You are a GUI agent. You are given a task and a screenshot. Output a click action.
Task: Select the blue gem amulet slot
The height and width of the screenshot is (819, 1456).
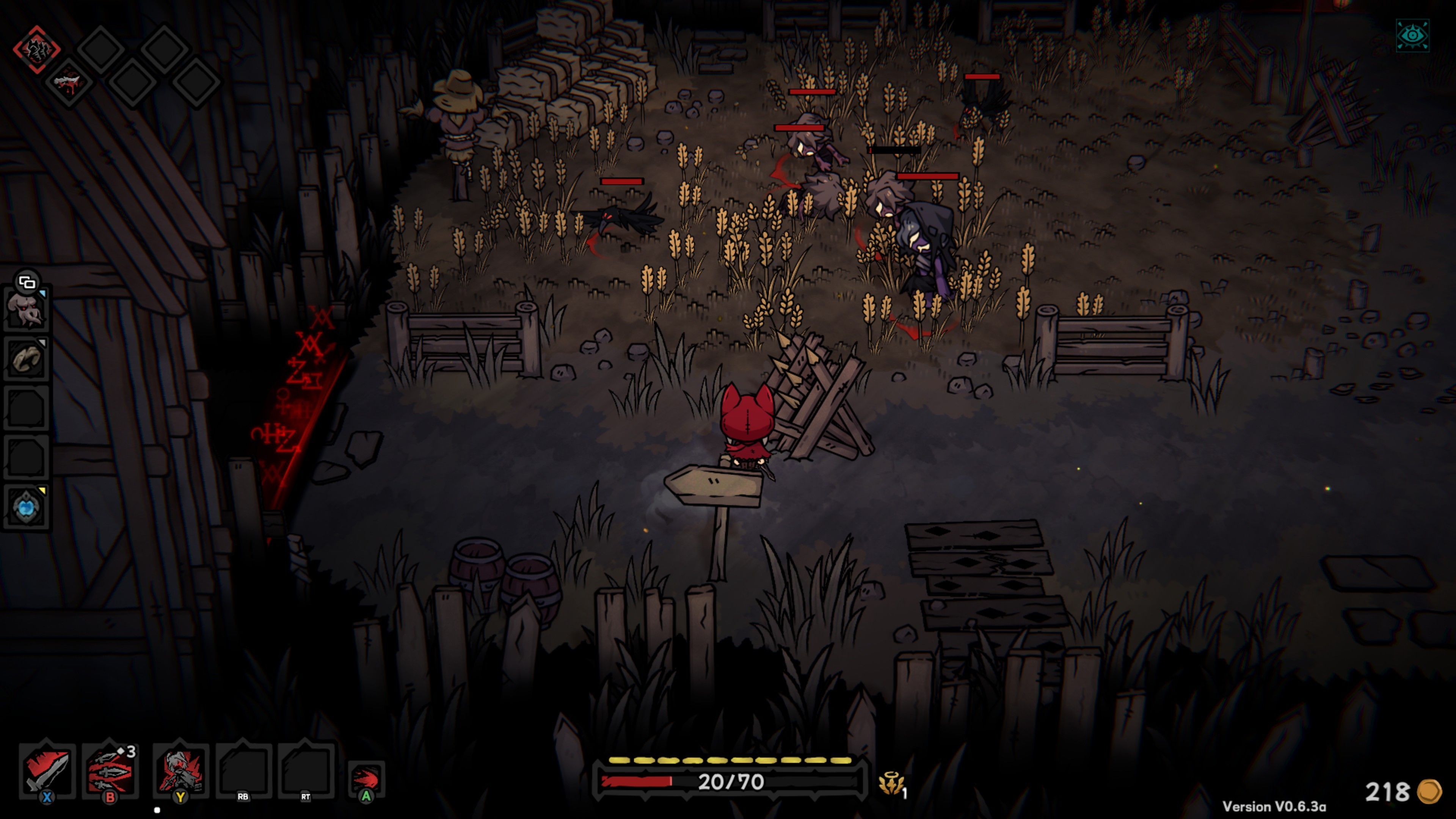(x=26, y=507)
